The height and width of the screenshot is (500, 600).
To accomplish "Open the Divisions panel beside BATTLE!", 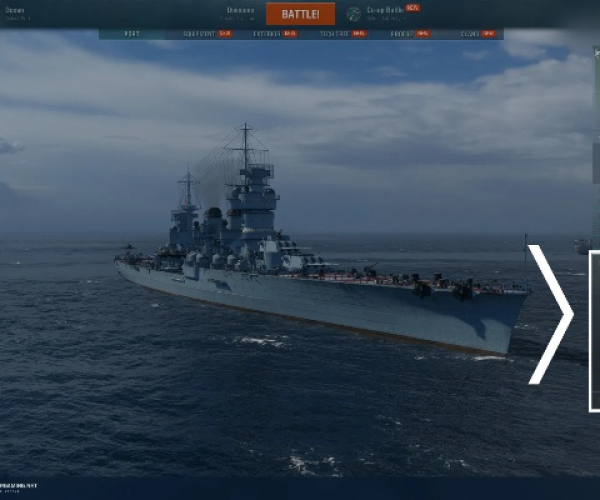I will coord(240,12).
